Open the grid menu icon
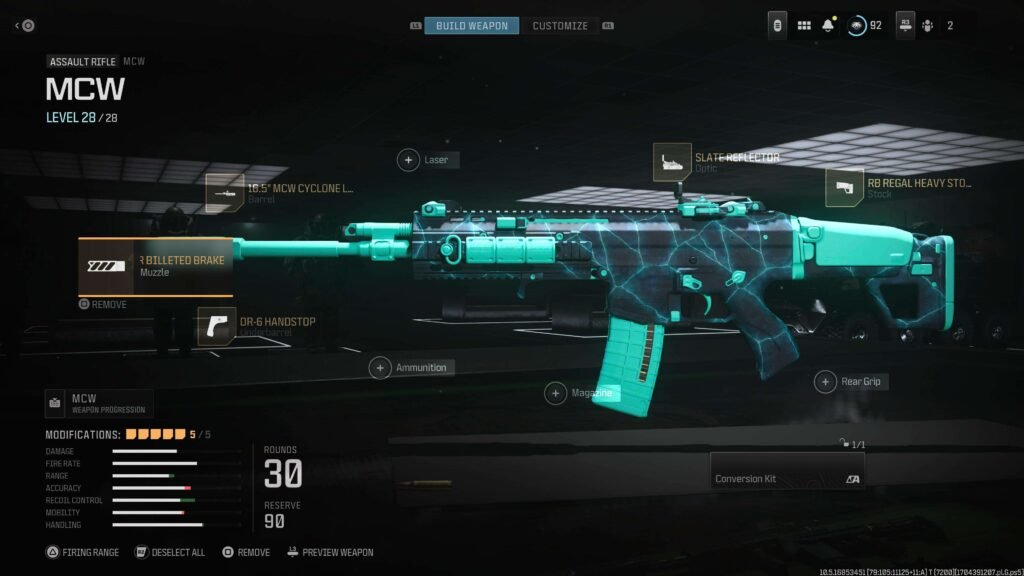Image resolution: width=1024 pixels, height=576 pixels. pos(804,25)
